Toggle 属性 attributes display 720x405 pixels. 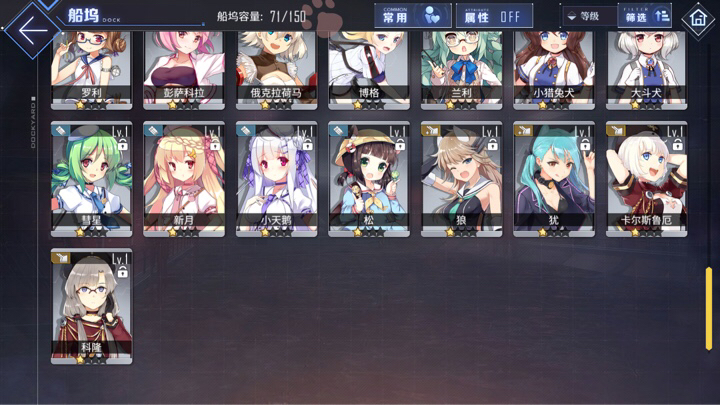[x=494, y=16]
